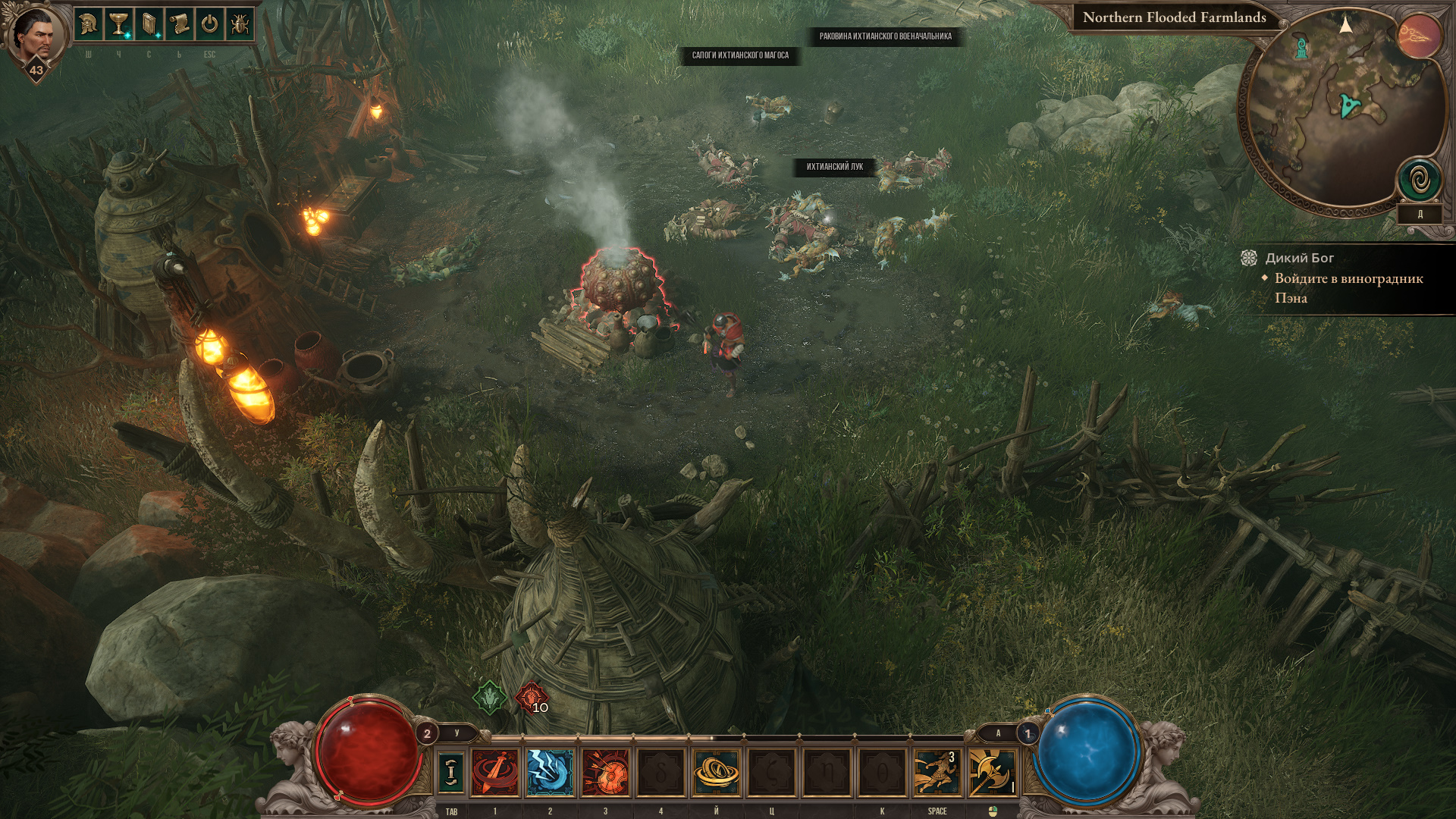The height and width of the screenshot is (819, 1456).
Task: Click the orange cloud button by the minimap
Action: [1419, 36]
